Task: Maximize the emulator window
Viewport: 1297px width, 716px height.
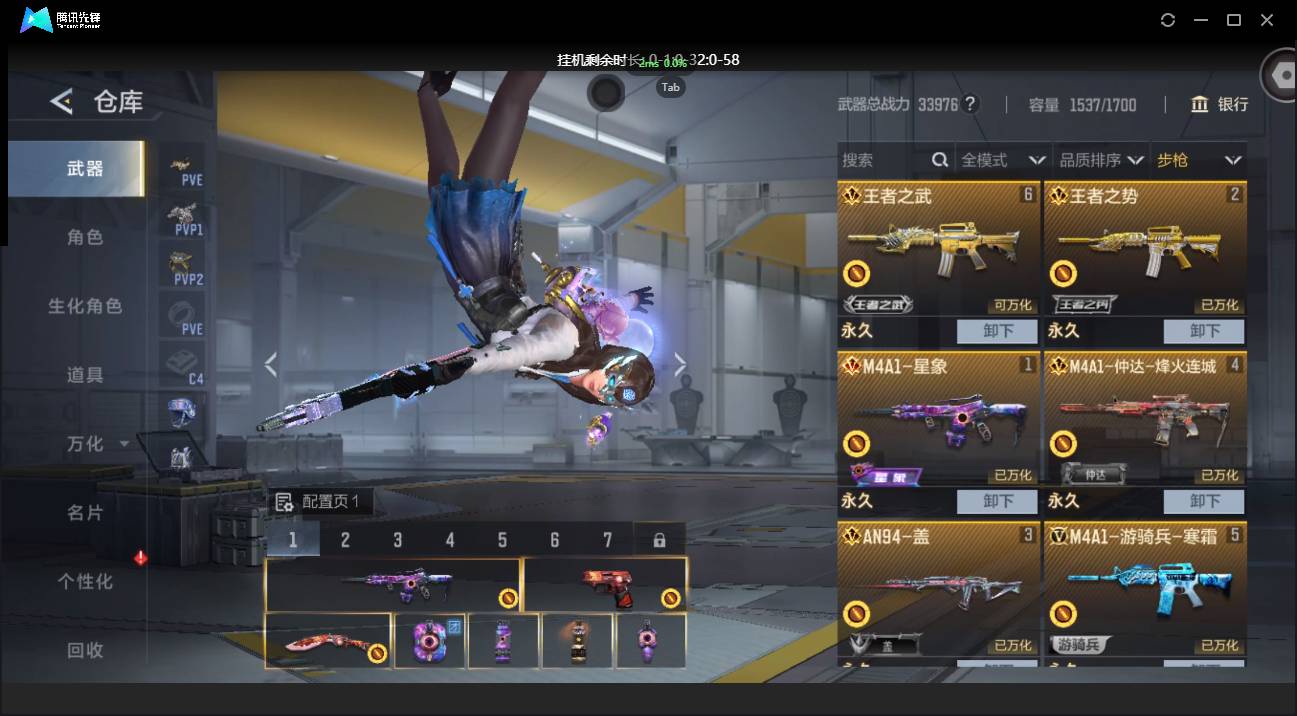Action: click(x=1234, y=20)
